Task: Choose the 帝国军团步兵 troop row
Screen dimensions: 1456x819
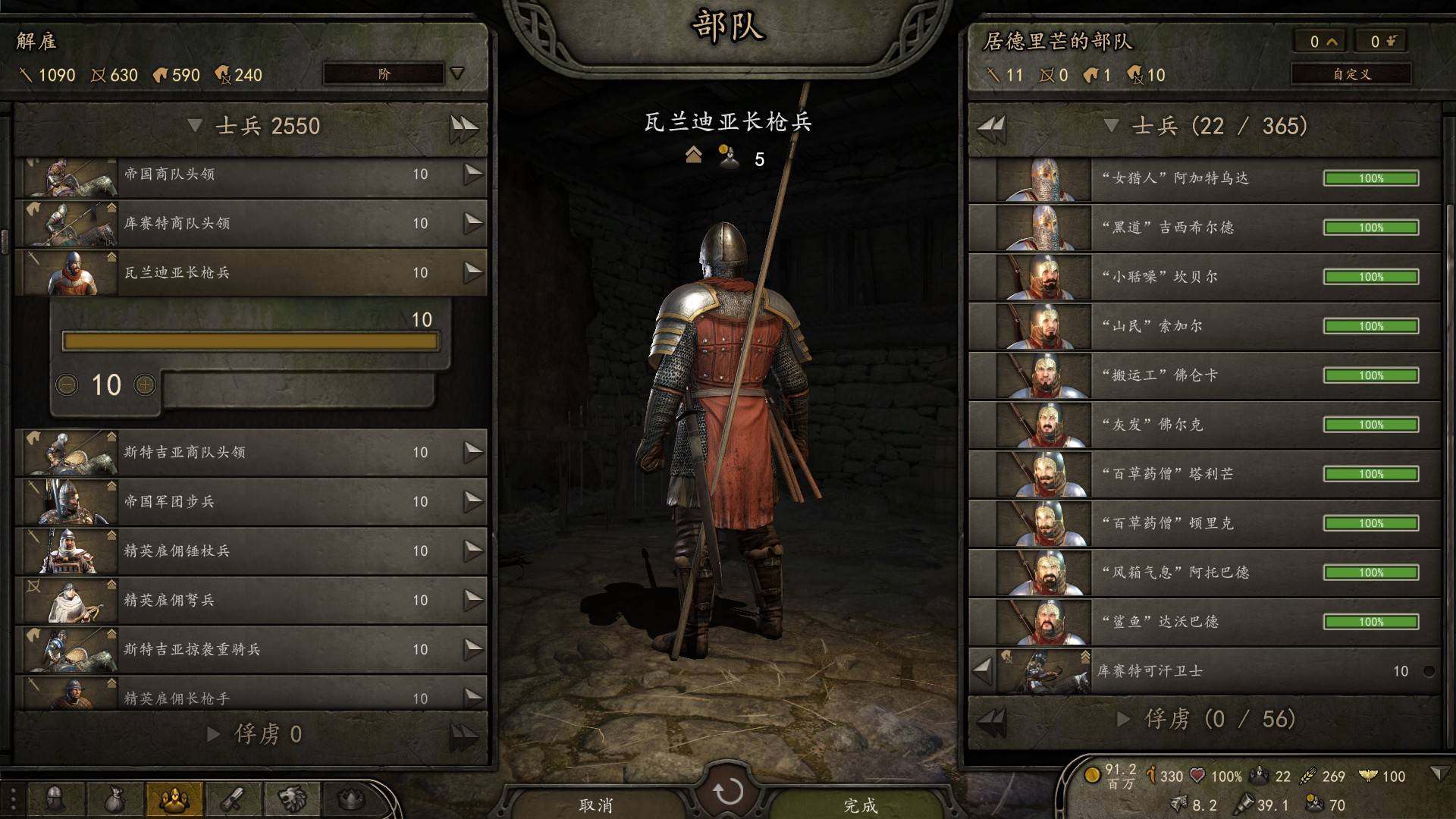Action: coord(250,501)
